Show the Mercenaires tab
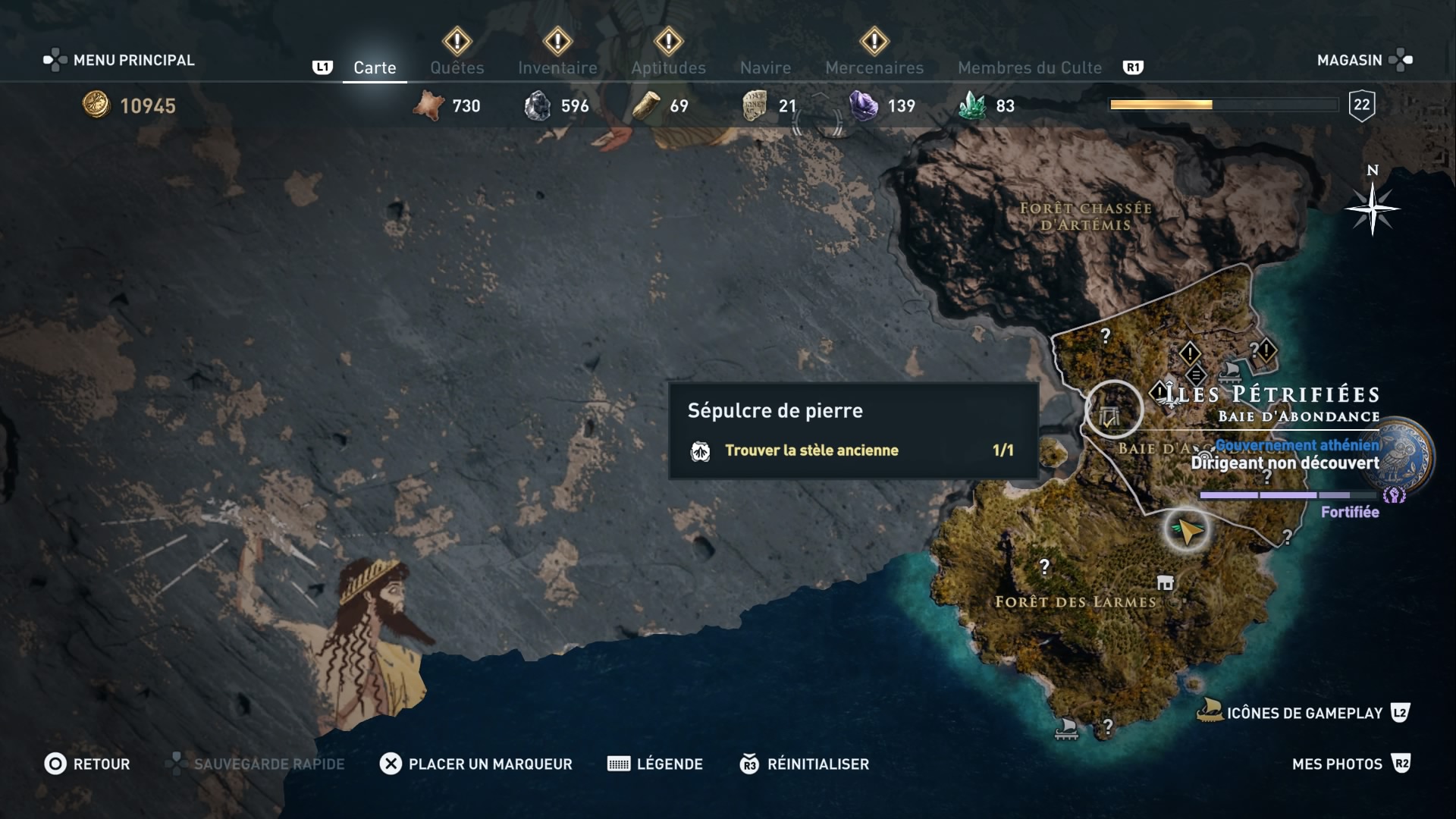 (x=874, y=67)
